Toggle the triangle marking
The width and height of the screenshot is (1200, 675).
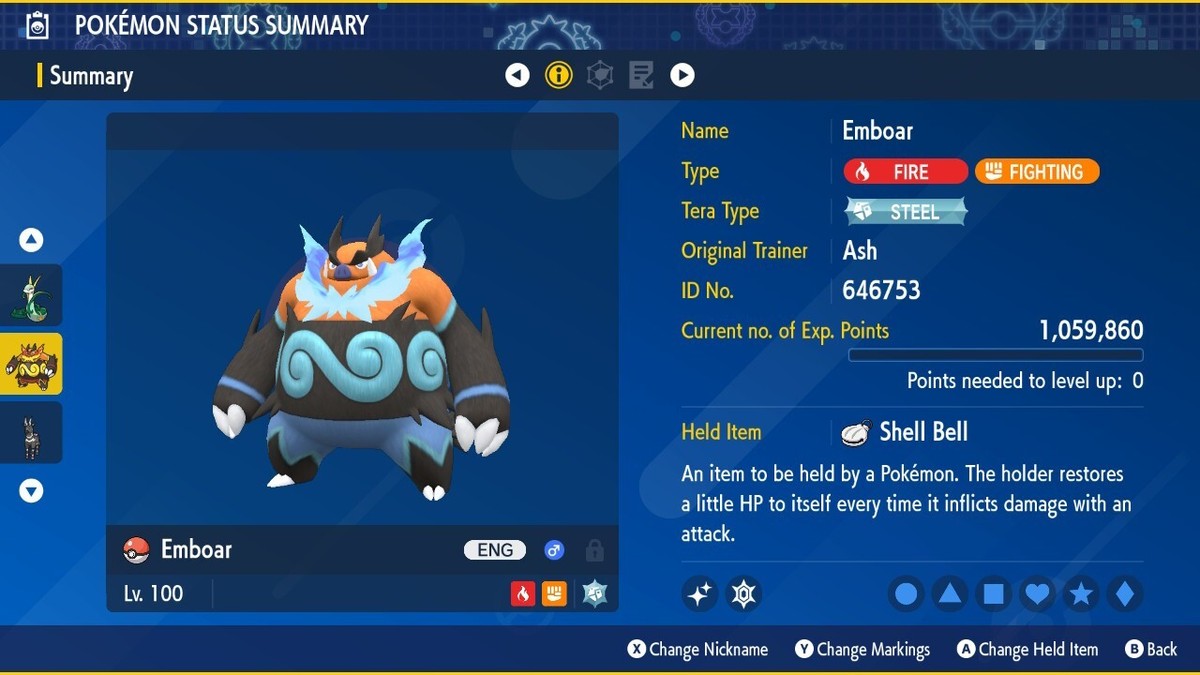pyautogui.click(x=950, y=594)
